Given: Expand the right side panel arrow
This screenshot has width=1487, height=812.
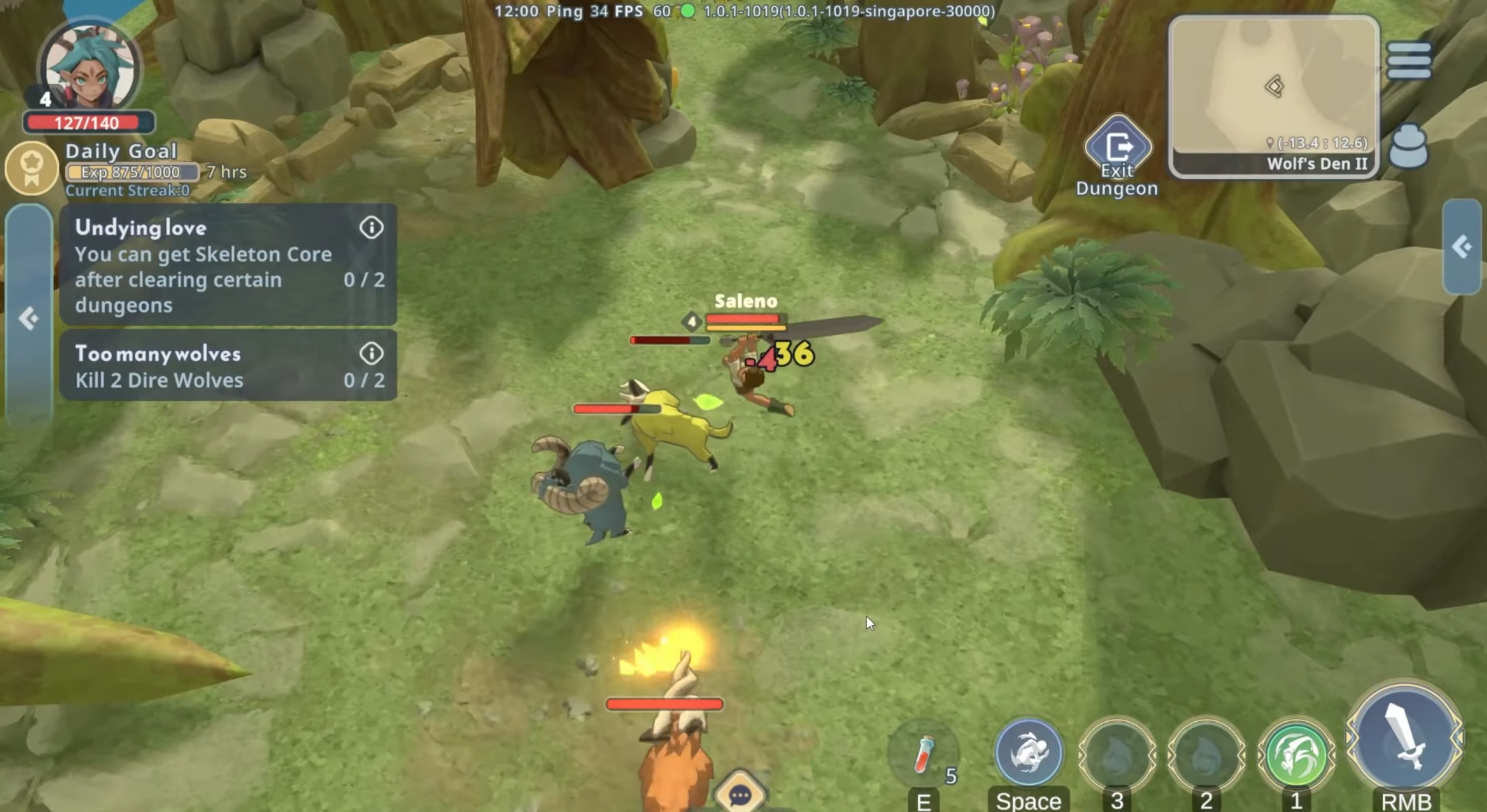Looking at the screenshot, I should (1461, 247).
